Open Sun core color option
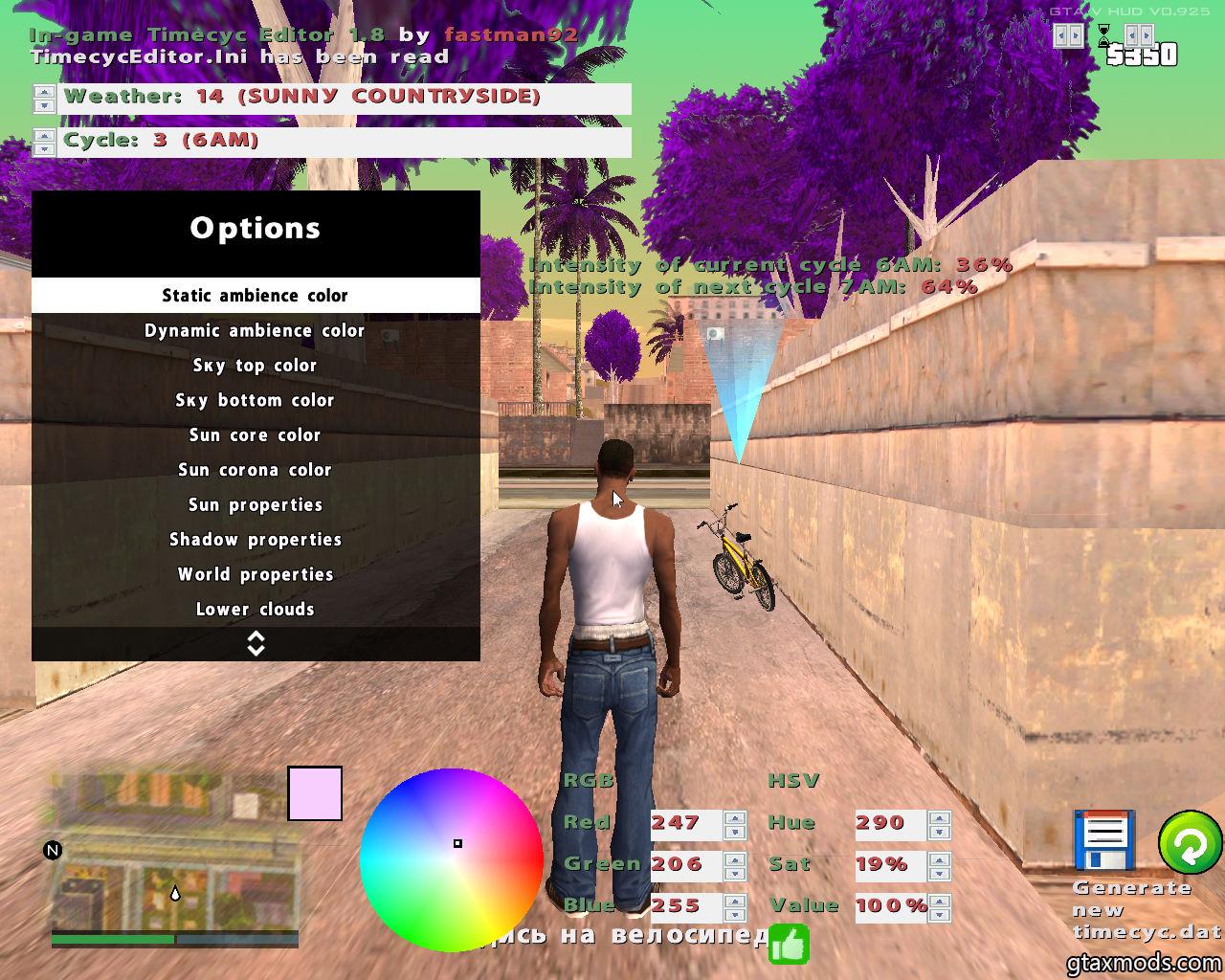 click(x=255, y=435)
